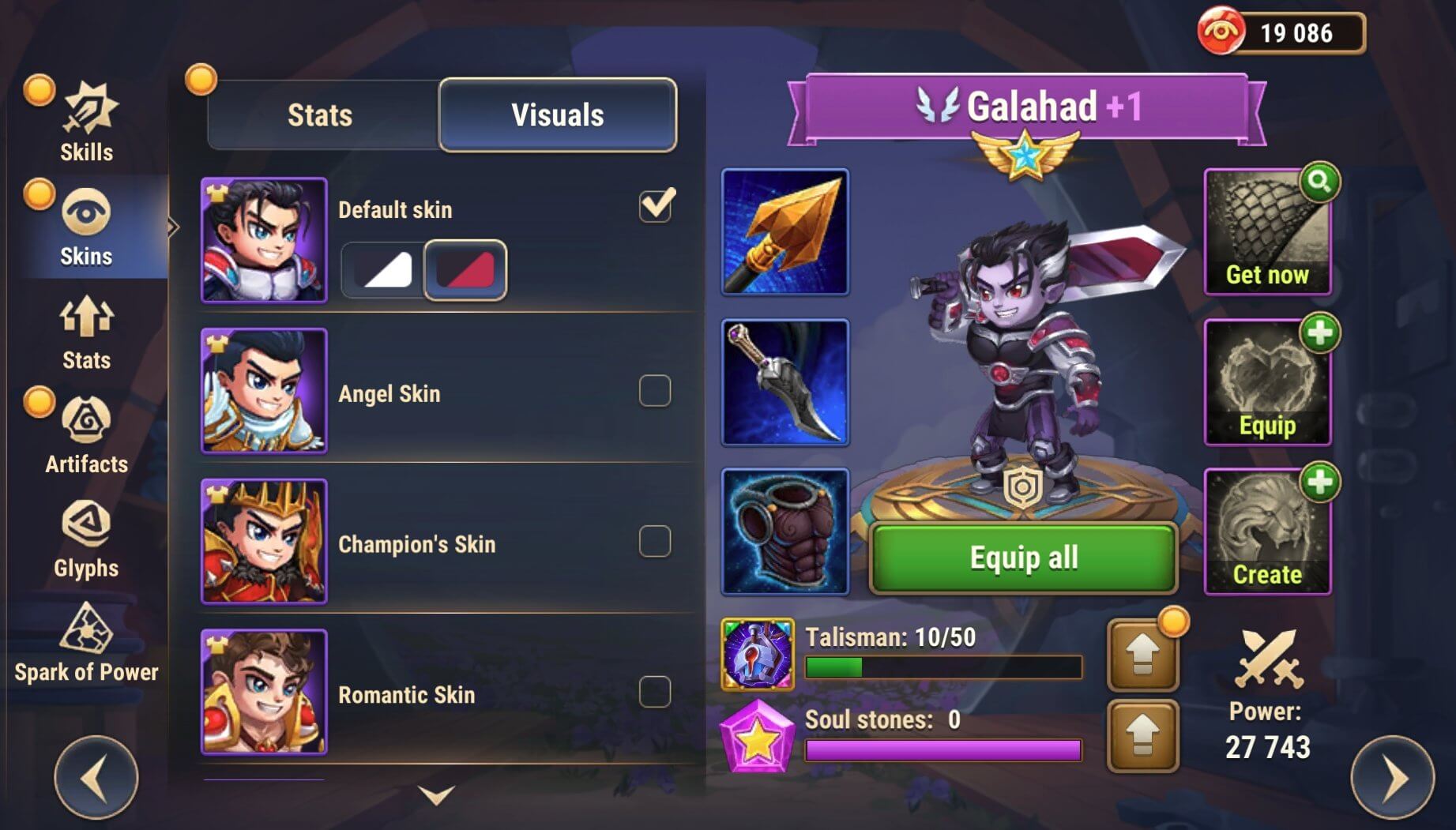Choose the white color variant swatch
The height and width of the screenshot is (830, 1456).
coord(385,270)
